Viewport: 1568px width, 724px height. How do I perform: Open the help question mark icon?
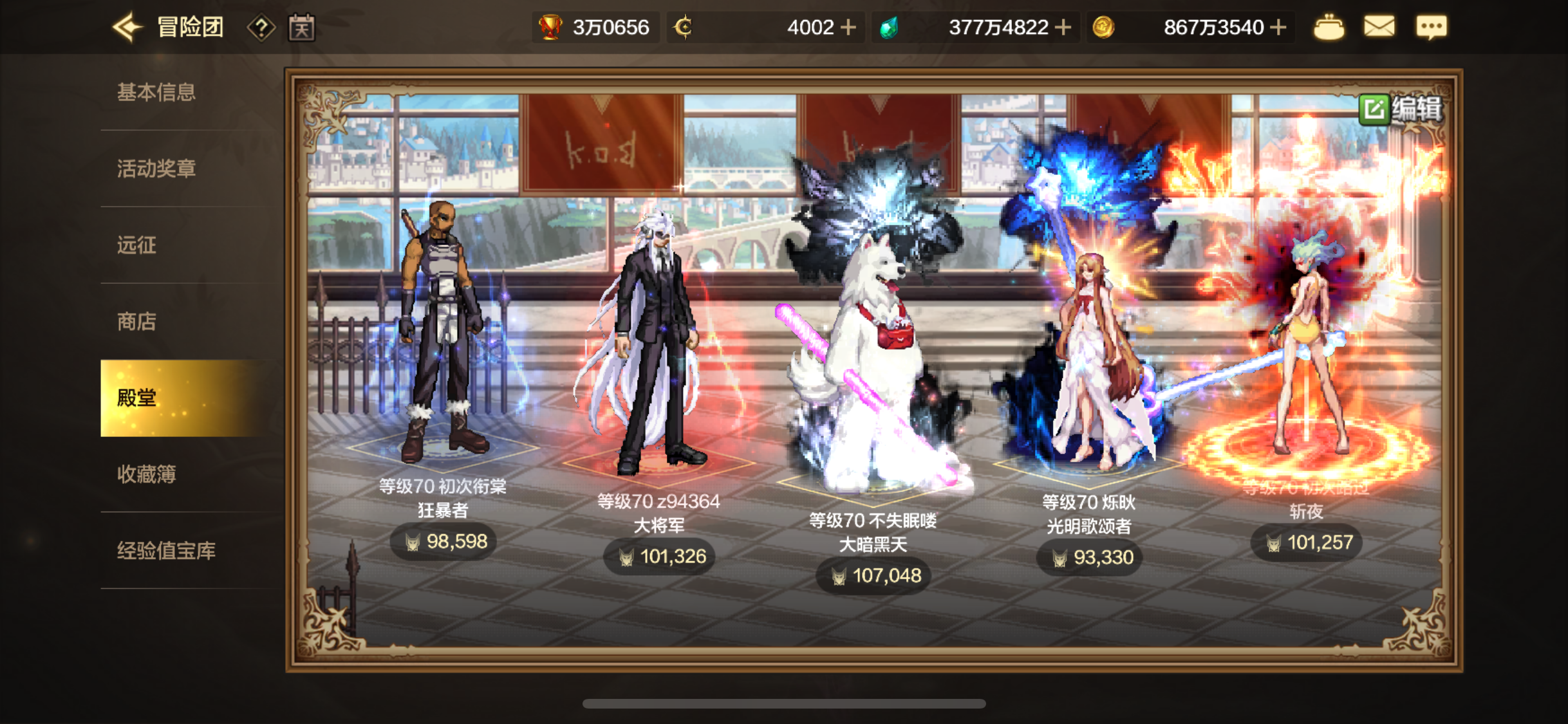pos(261,26)
